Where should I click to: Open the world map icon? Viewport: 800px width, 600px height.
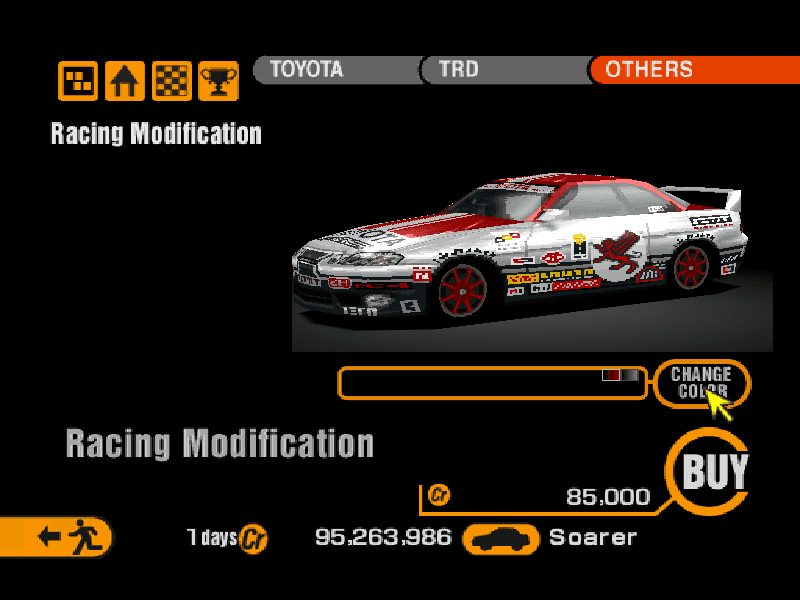click(x=78, y=80)
